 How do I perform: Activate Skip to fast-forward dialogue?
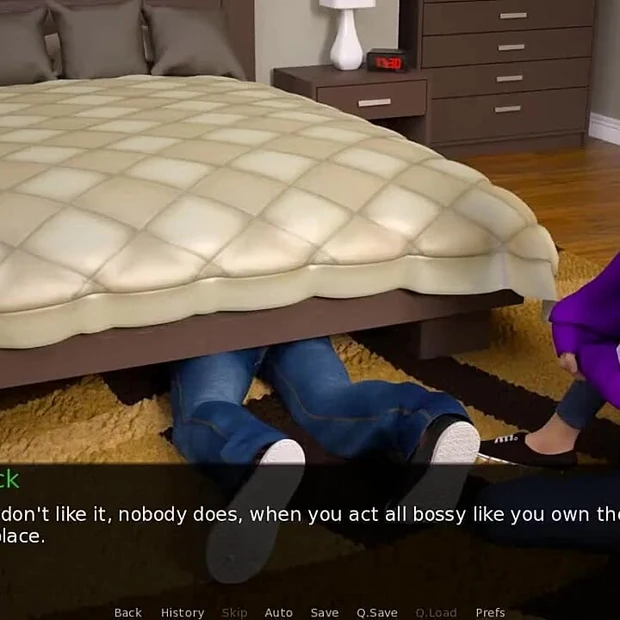[x=234, y=612]
